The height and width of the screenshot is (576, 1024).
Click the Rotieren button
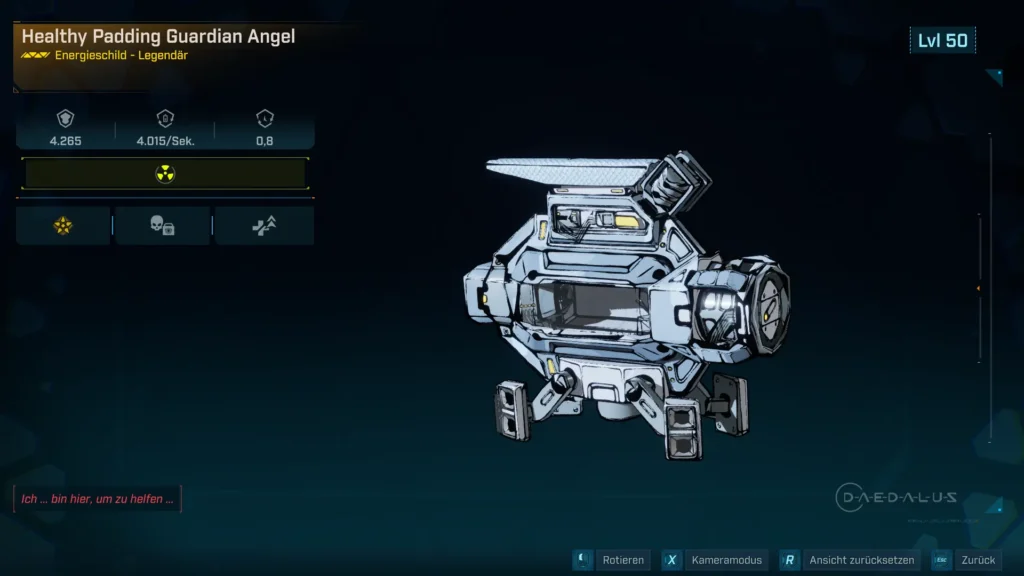(611, 560)
